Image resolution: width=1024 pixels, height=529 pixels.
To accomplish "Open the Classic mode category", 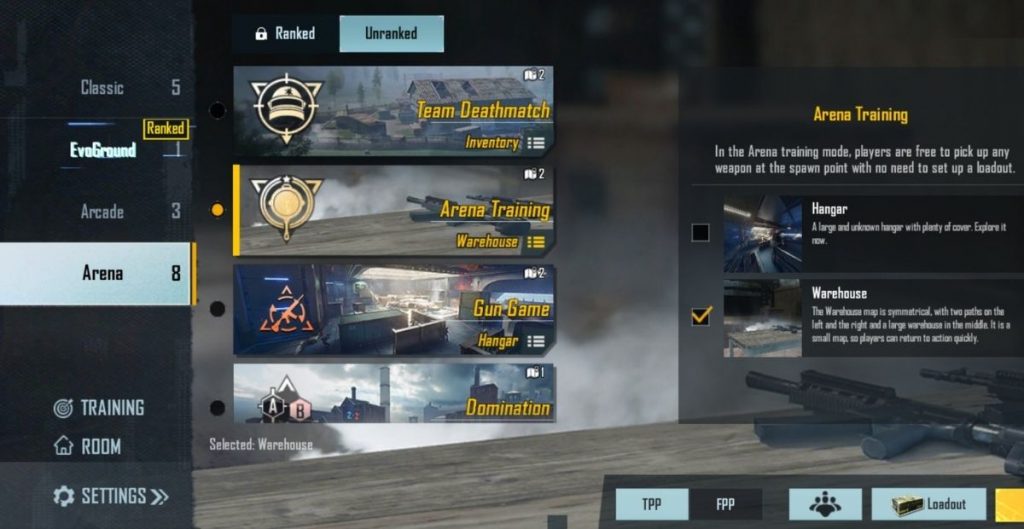I will coord(102,88).
